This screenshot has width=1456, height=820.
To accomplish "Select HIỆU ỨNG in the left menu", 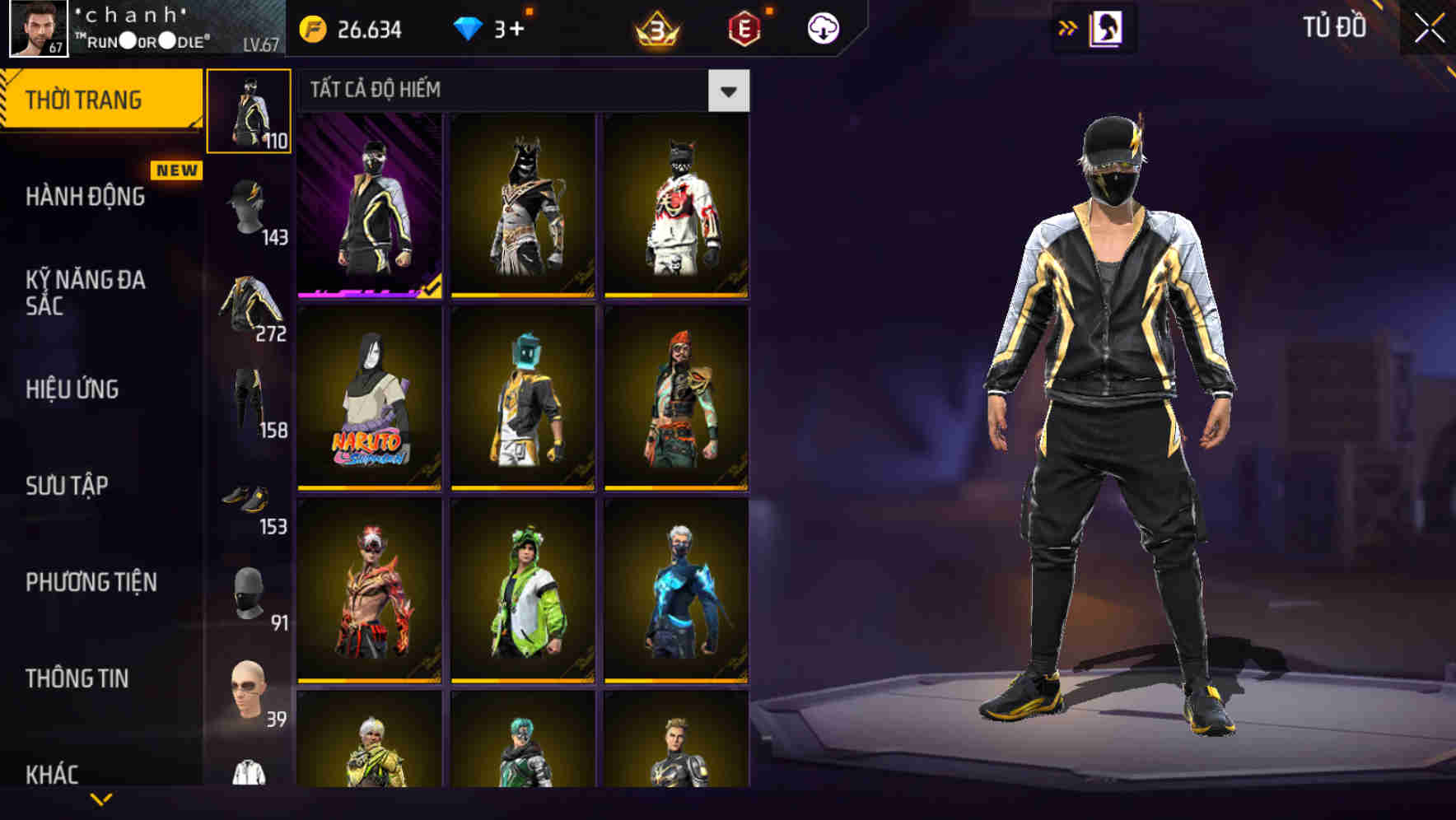I will coord(72,389).
